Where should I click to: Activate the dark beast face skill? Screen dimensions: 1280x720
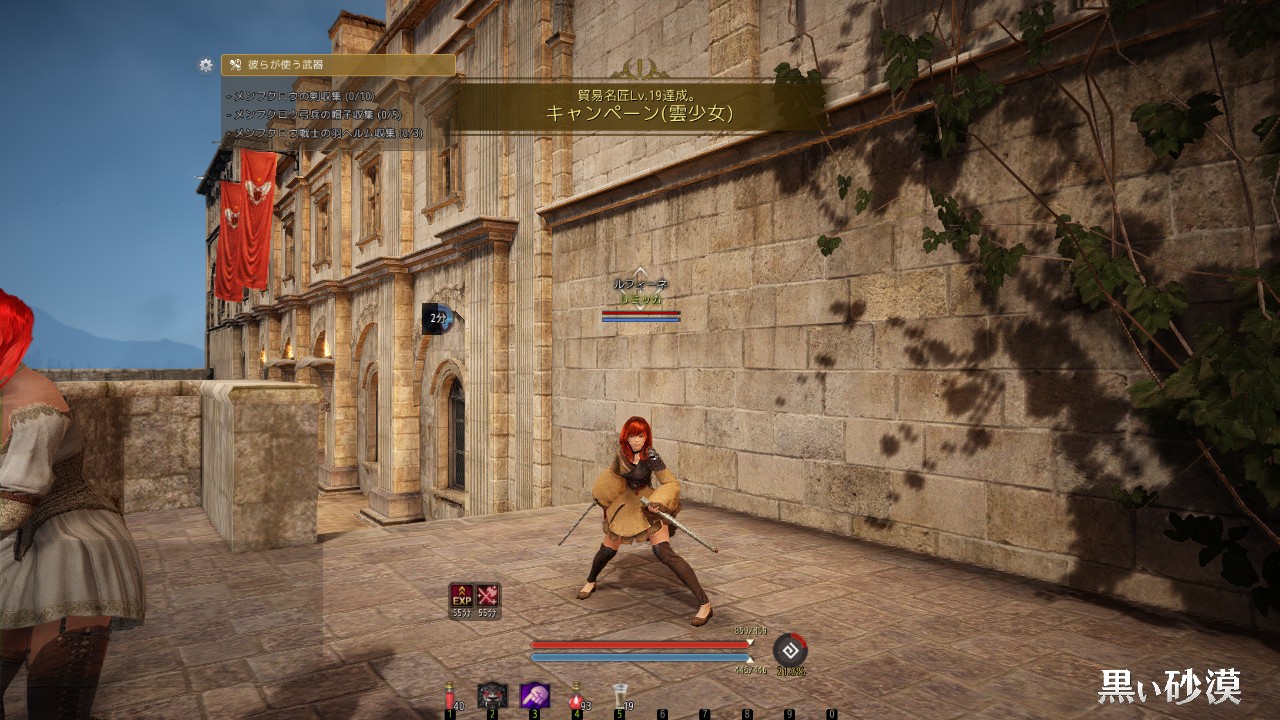[492, 695]
